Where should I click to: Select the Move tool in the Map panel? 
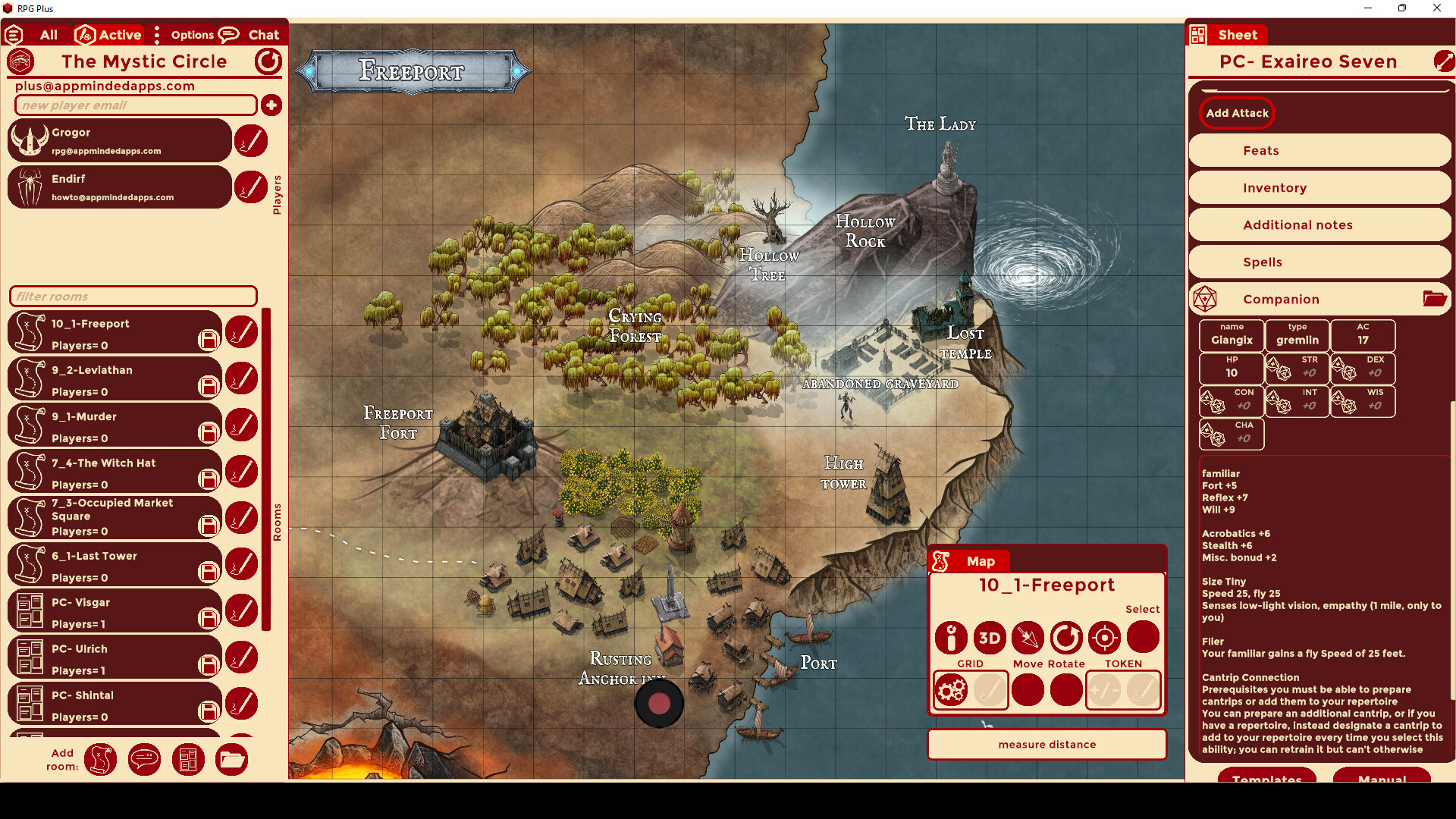pos(1028,638)
